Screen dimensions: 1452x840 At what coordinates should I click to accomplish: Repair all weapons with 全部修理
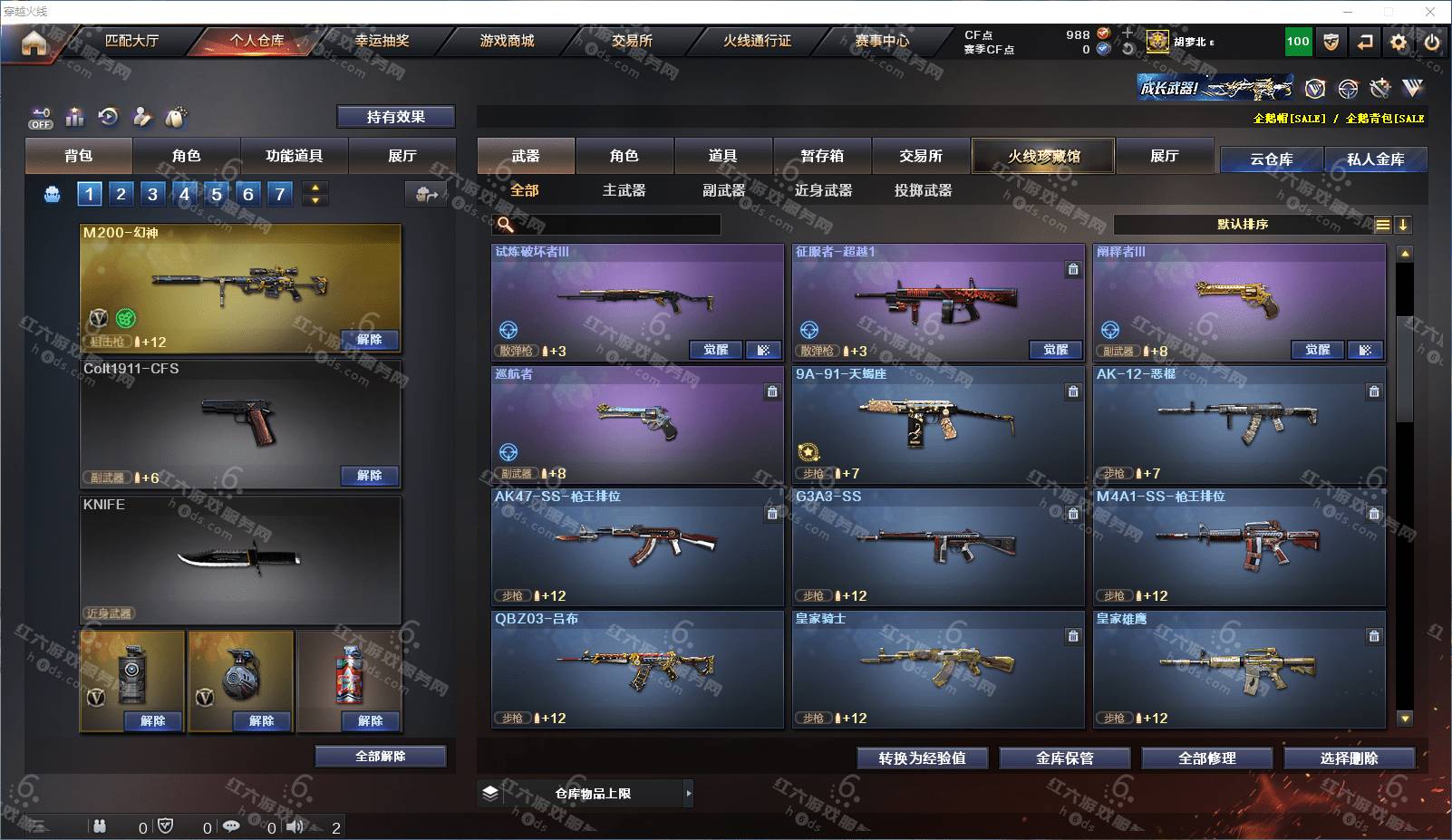(1206, 758)
